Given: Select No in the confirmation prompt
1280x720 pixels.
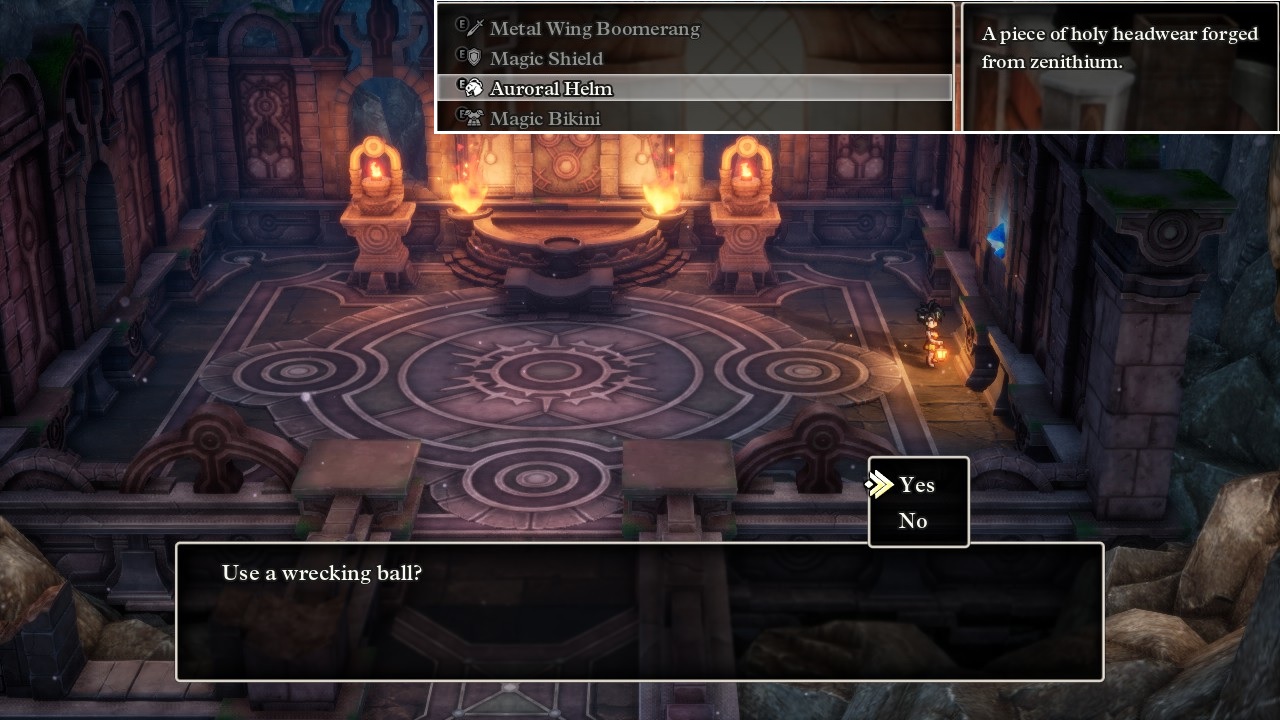Looking at the screenshot, I should pyautogui.click(x=913, y=521).
